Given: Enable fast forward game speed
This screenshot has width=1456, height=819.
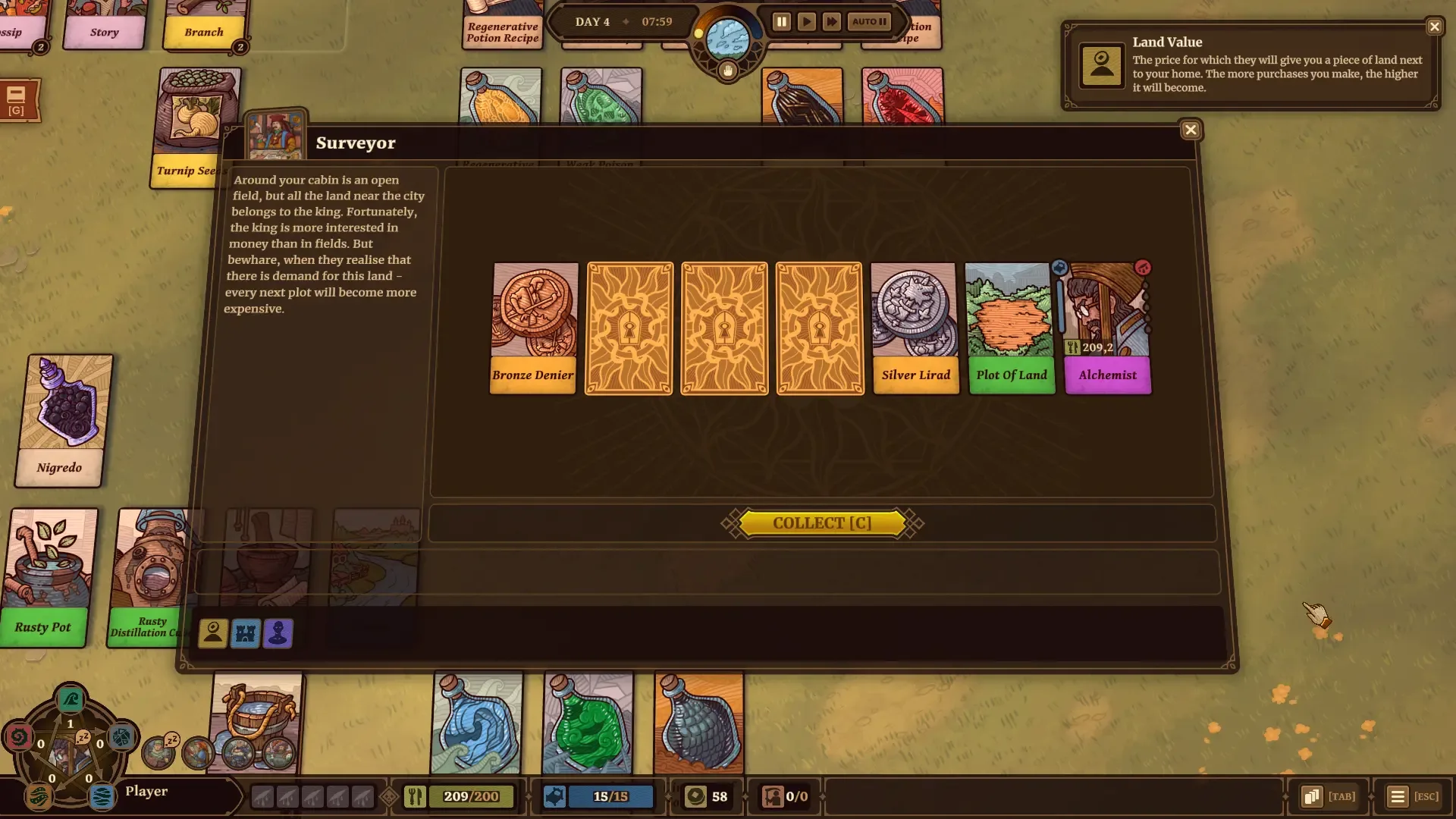Looking at the screenshot, I should pos(832,22).
